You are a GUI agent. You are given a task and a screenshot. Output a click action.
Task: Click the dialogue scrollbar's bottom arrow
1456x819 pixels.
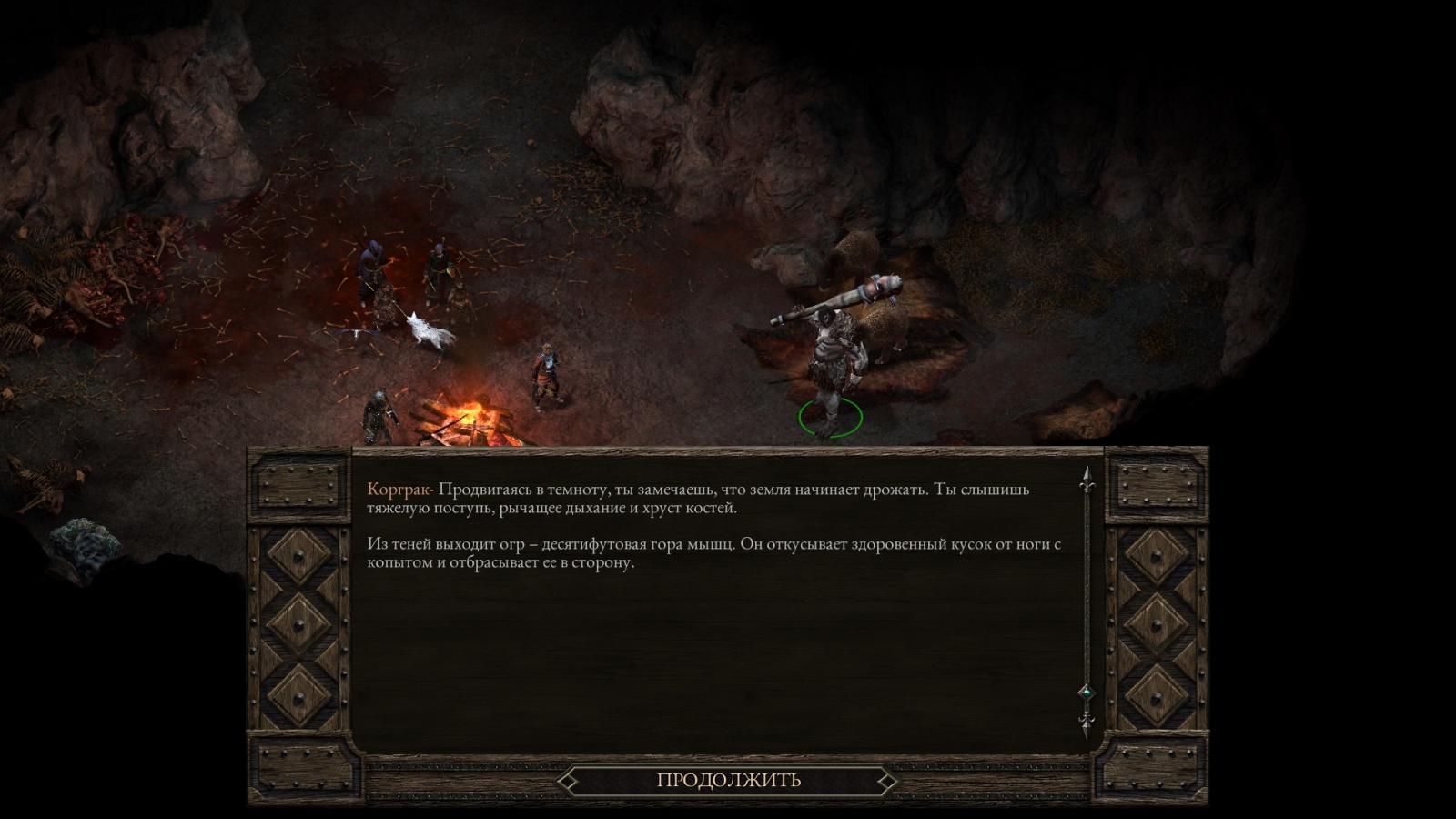tap(1086, 725)
